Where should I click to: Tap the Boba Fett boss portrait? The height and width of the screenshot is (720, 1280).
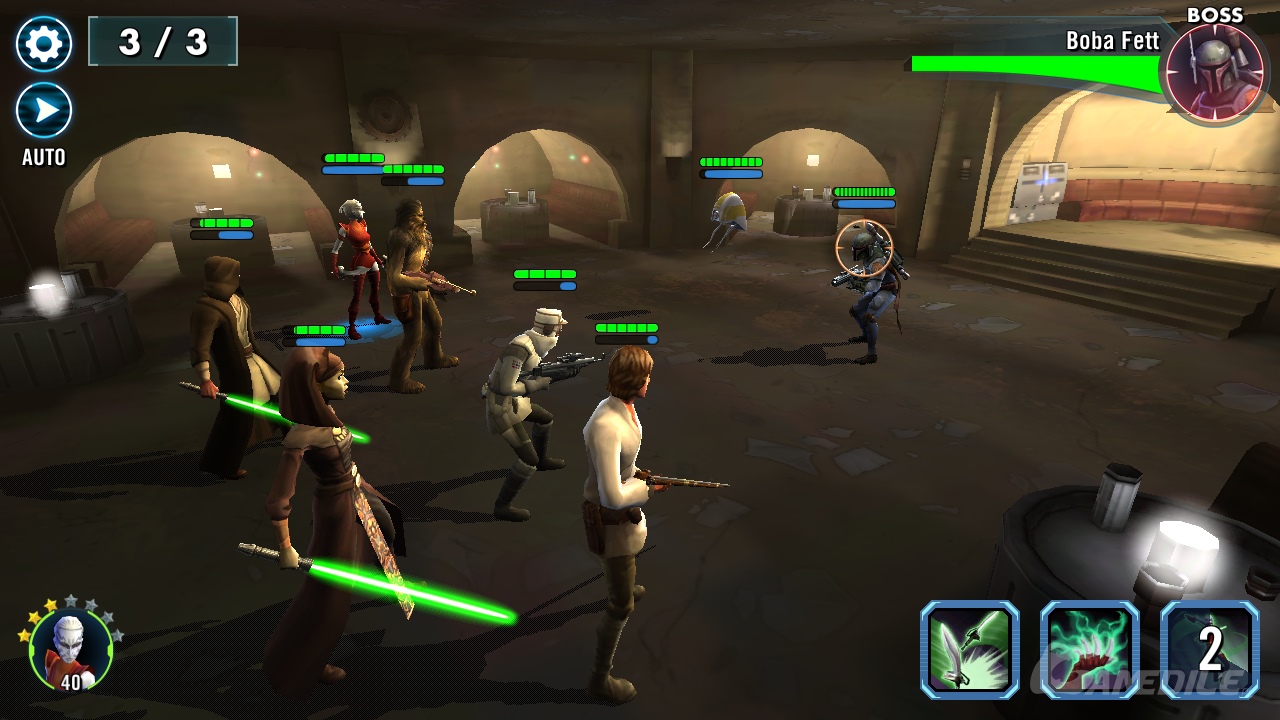pos(1214,72)
